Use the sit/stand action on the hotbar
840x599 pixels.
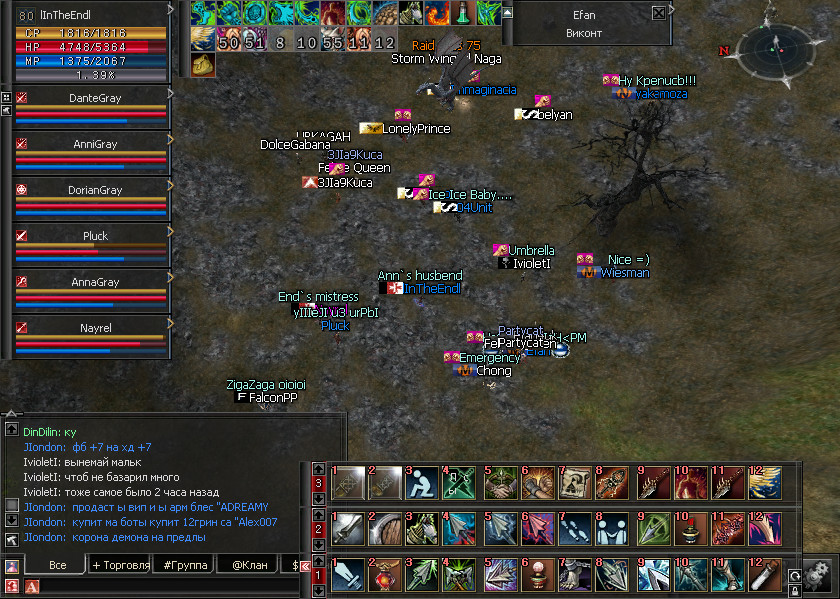(x=421, y=482)
